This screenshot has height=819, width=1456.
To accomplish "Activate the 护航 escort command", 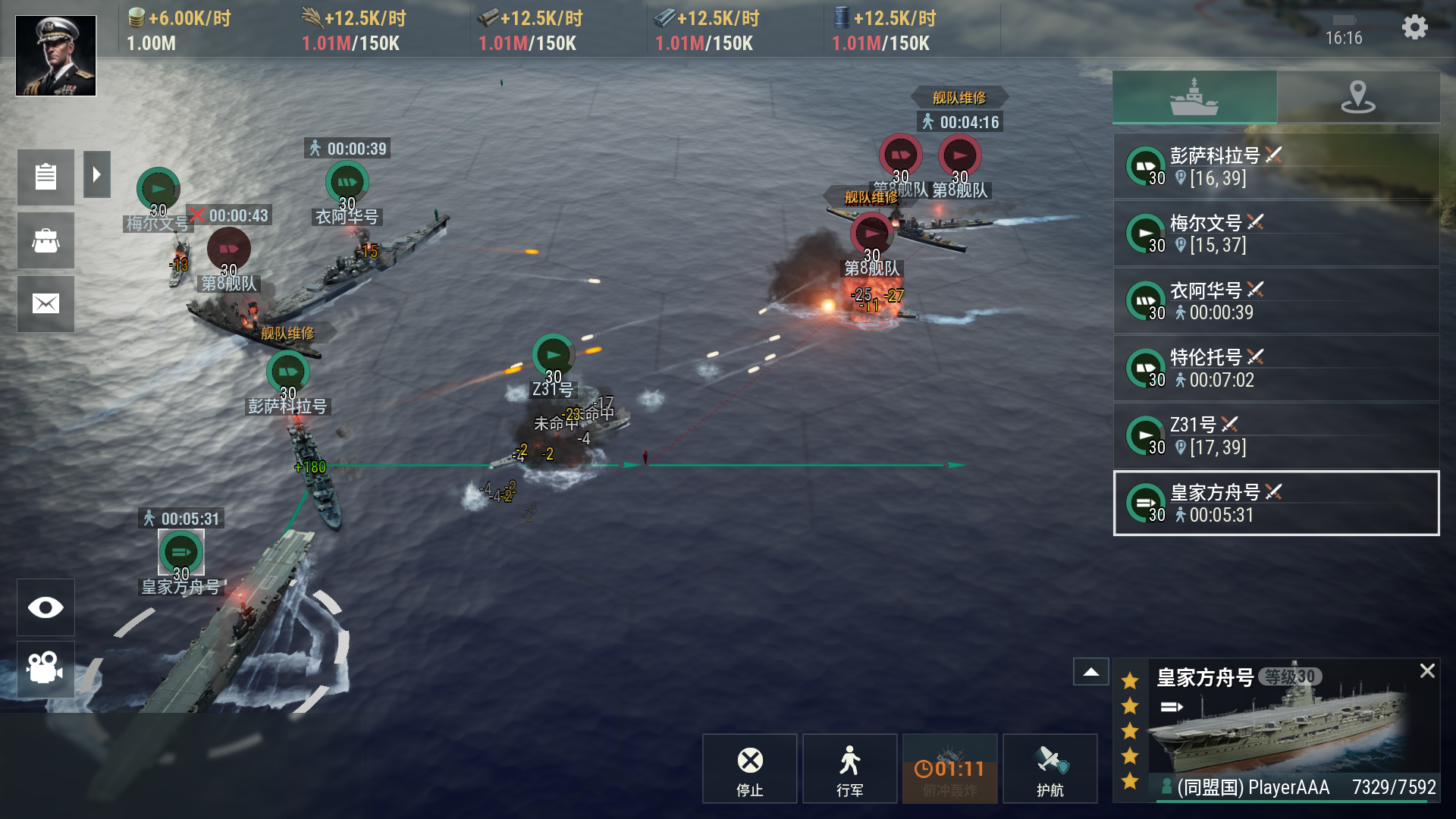I will (1050, 769).
